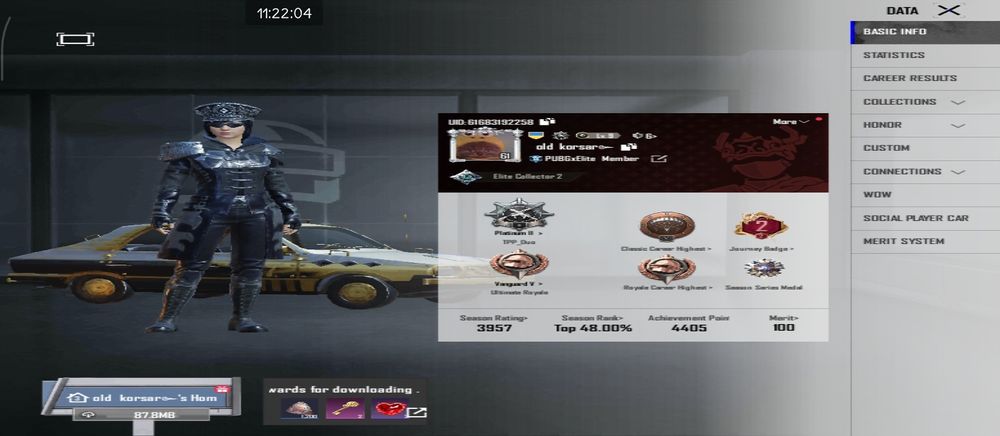
Task: Open the More dropdown on profile card
Action: [x=790, y=122]
